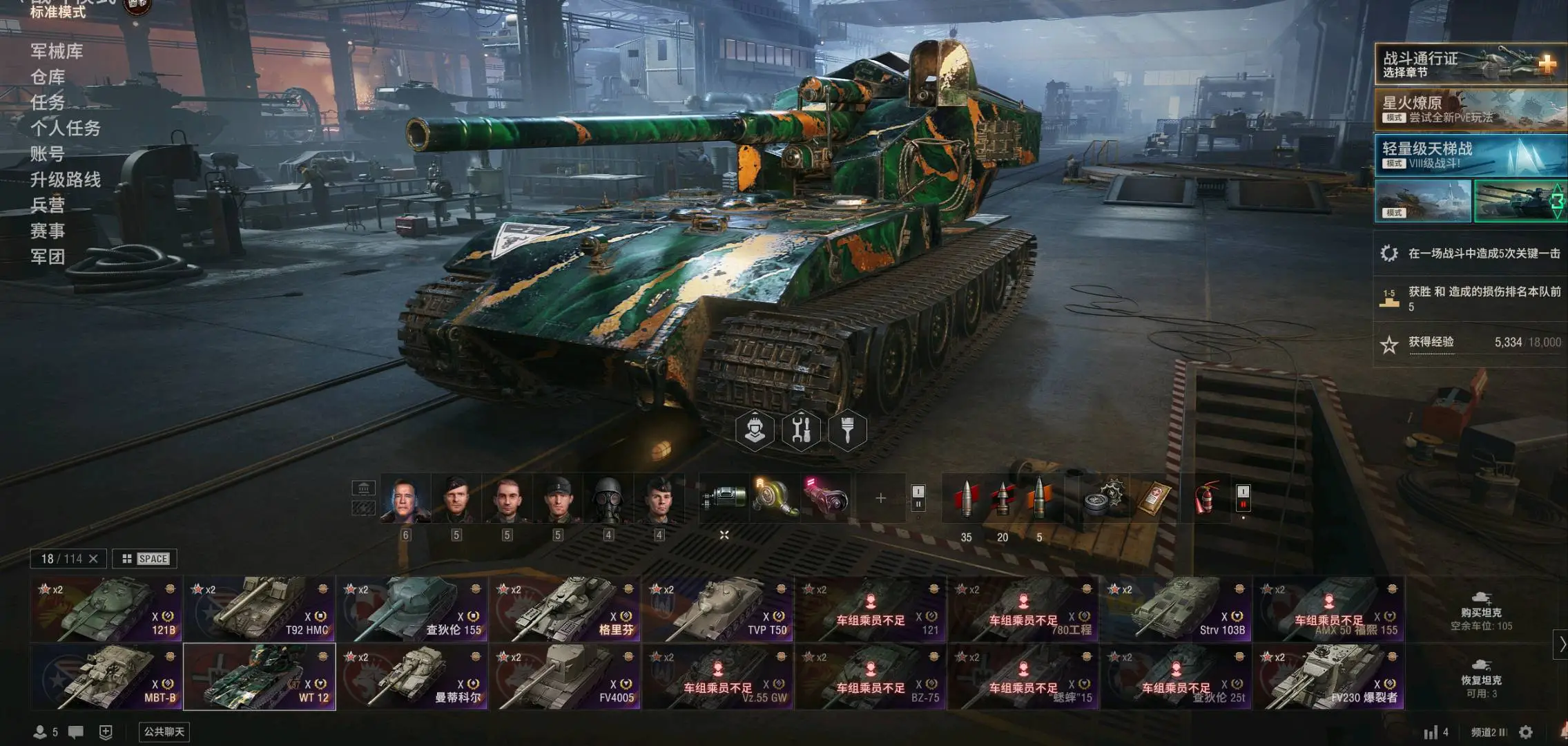This screenshot has height=746, width=1568.
Task: Open the 兵营 barracks
Action: point(48,205)
